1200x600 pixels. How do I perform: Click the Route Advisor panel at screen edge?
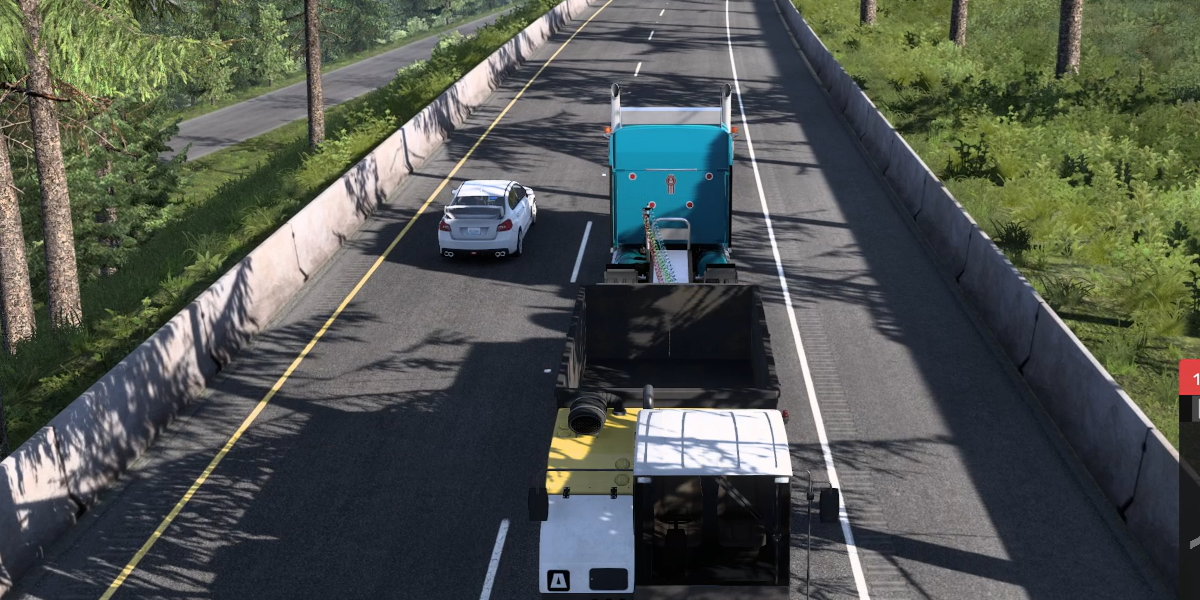(1190, 480)
